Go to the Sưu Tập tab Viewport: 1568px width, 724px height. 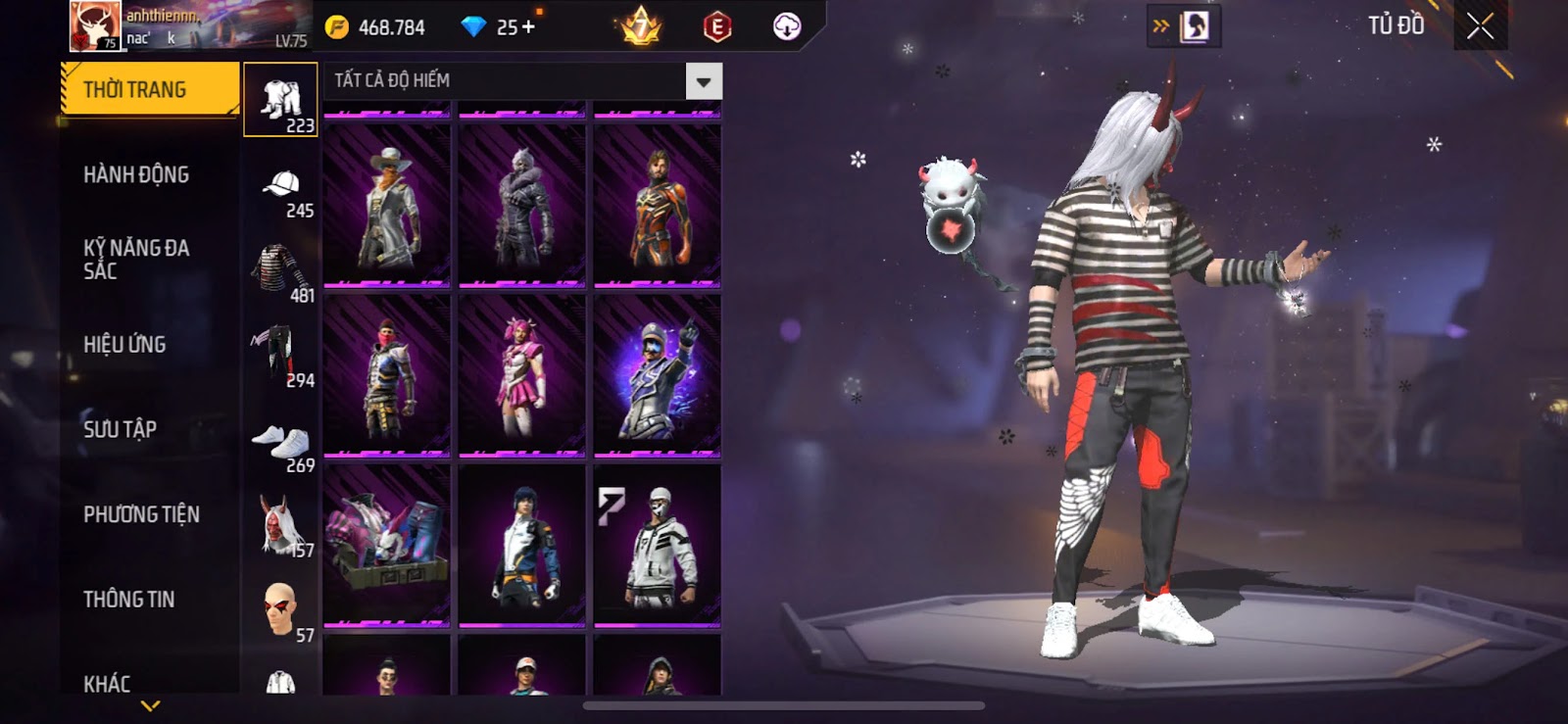coord(120,429)
